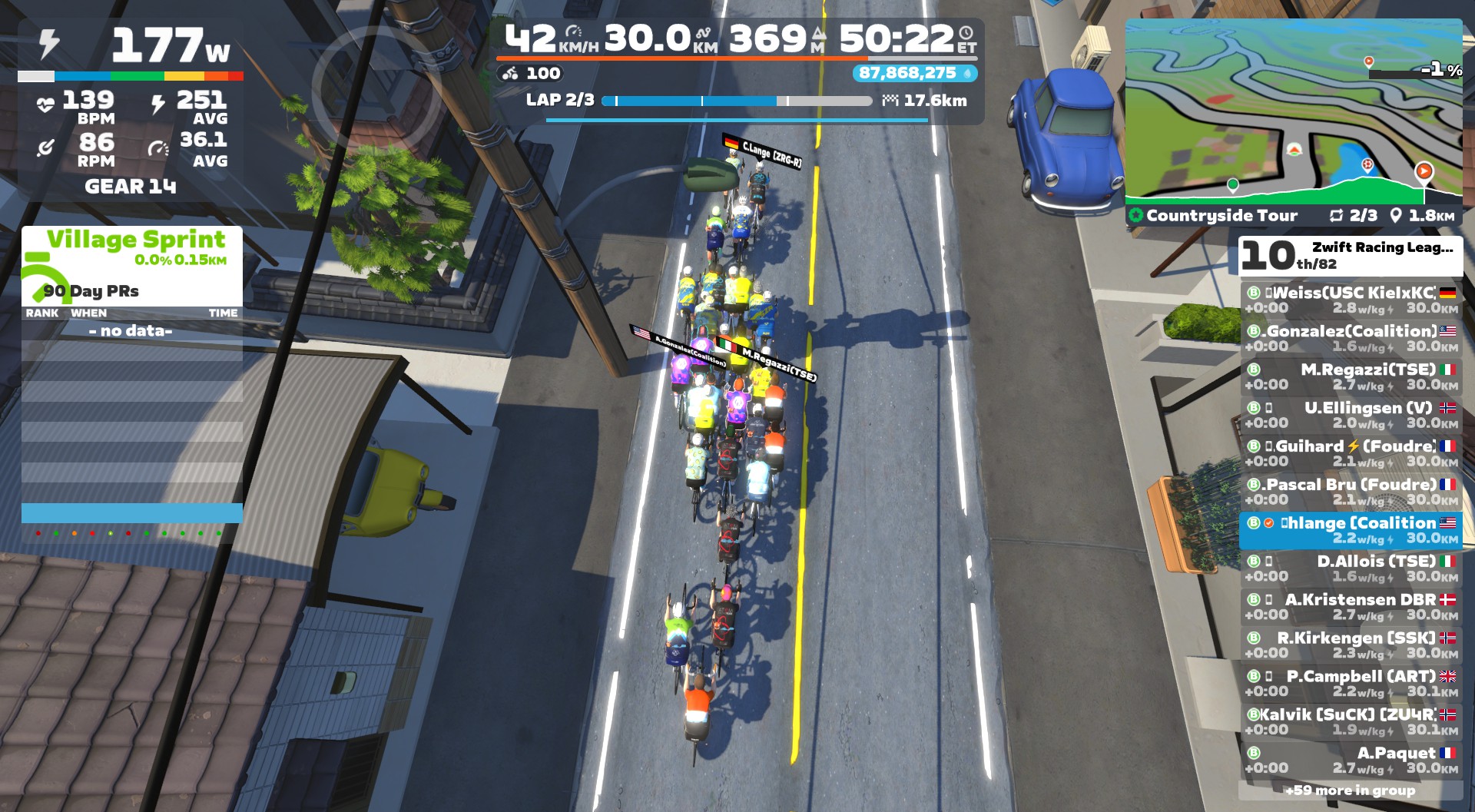
Task: View rider A.Kristensen DBR in the list
Action: click(x=1351, y=607)
